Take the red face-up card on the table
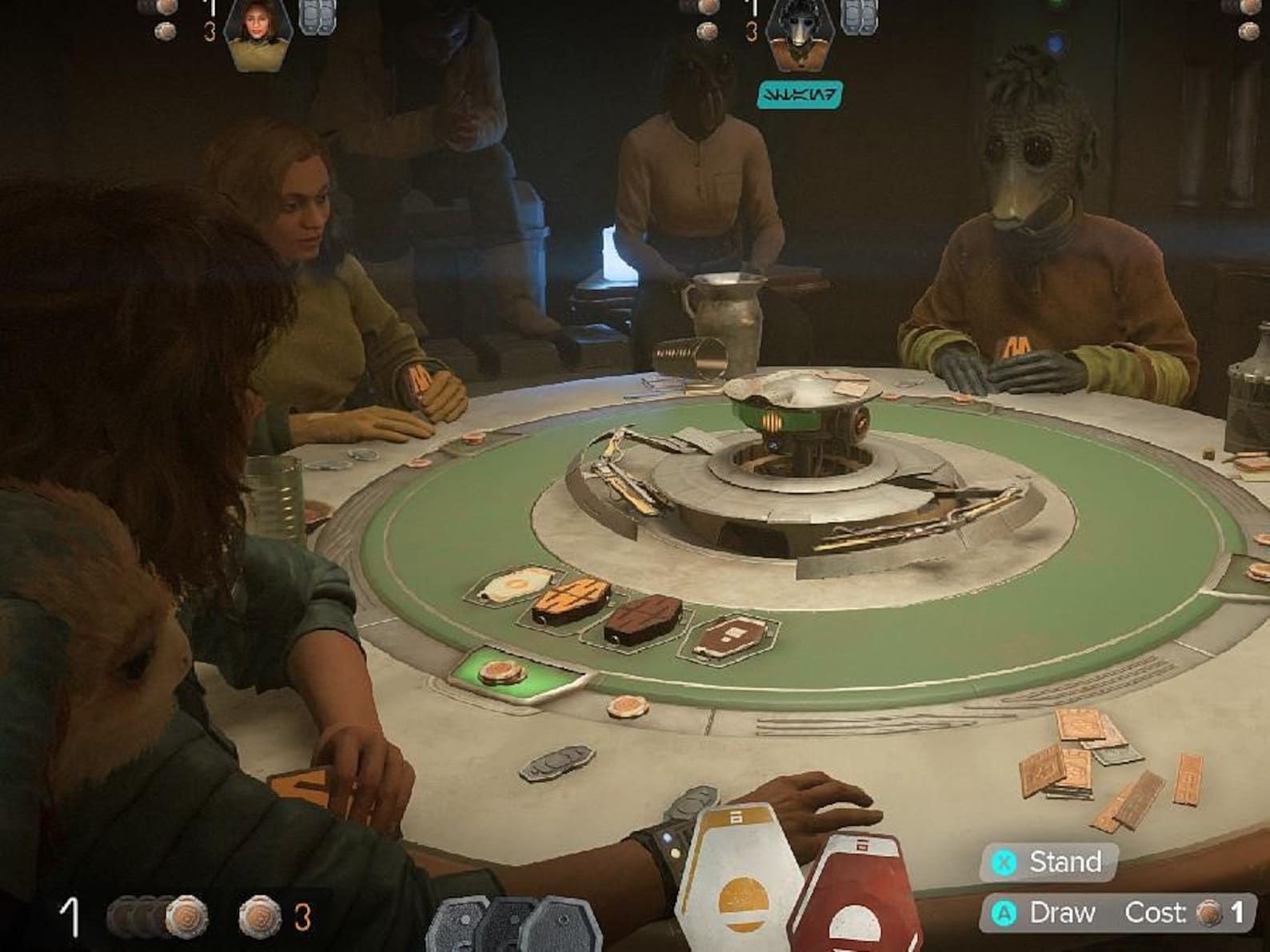This screenshot has width=1270, height=952. (730, 637)
